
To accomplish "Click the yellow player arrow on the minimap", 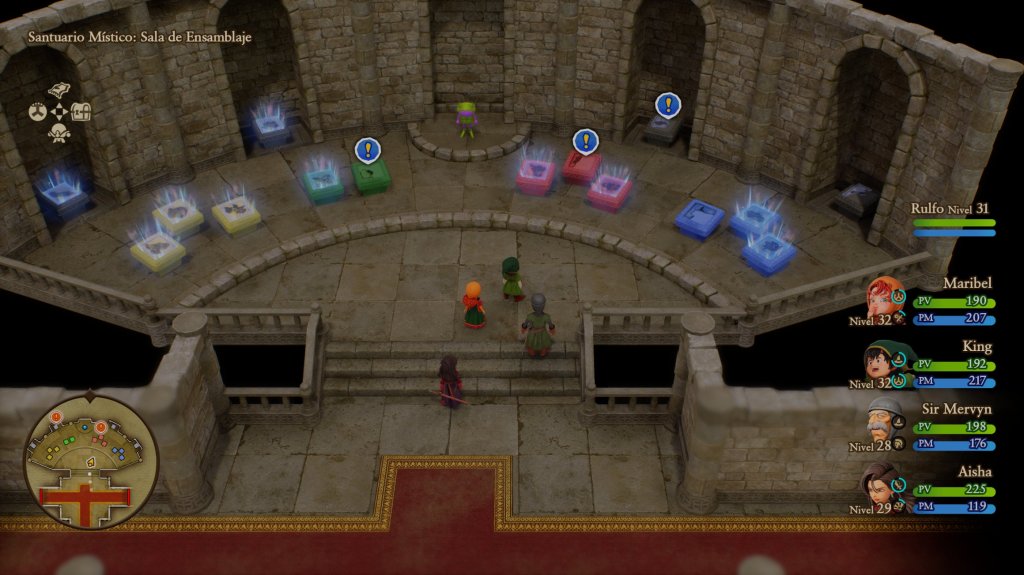I will tap(89, 462).
